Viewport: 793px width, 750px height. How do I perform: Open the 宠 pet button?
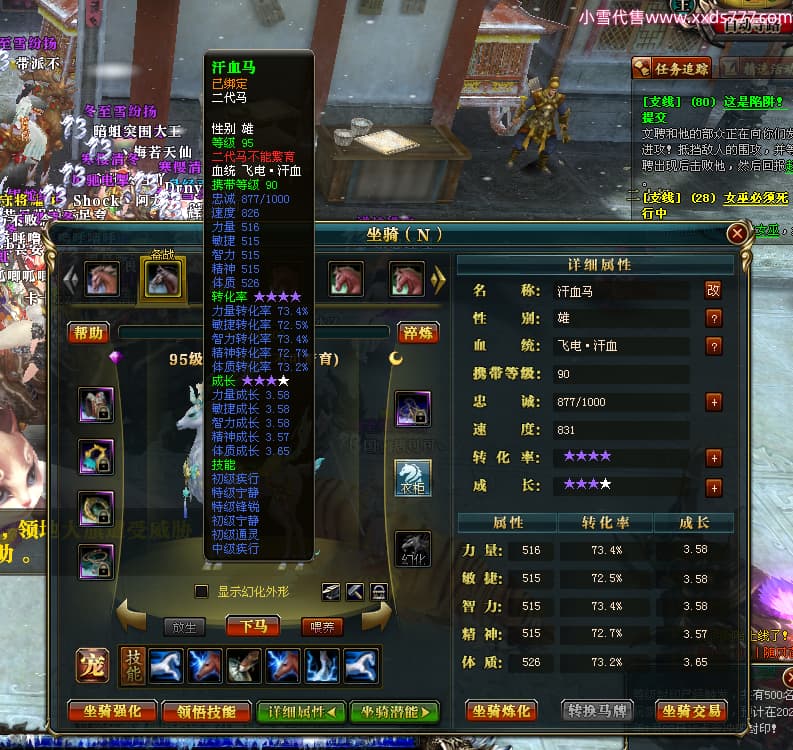pos(93,666)
